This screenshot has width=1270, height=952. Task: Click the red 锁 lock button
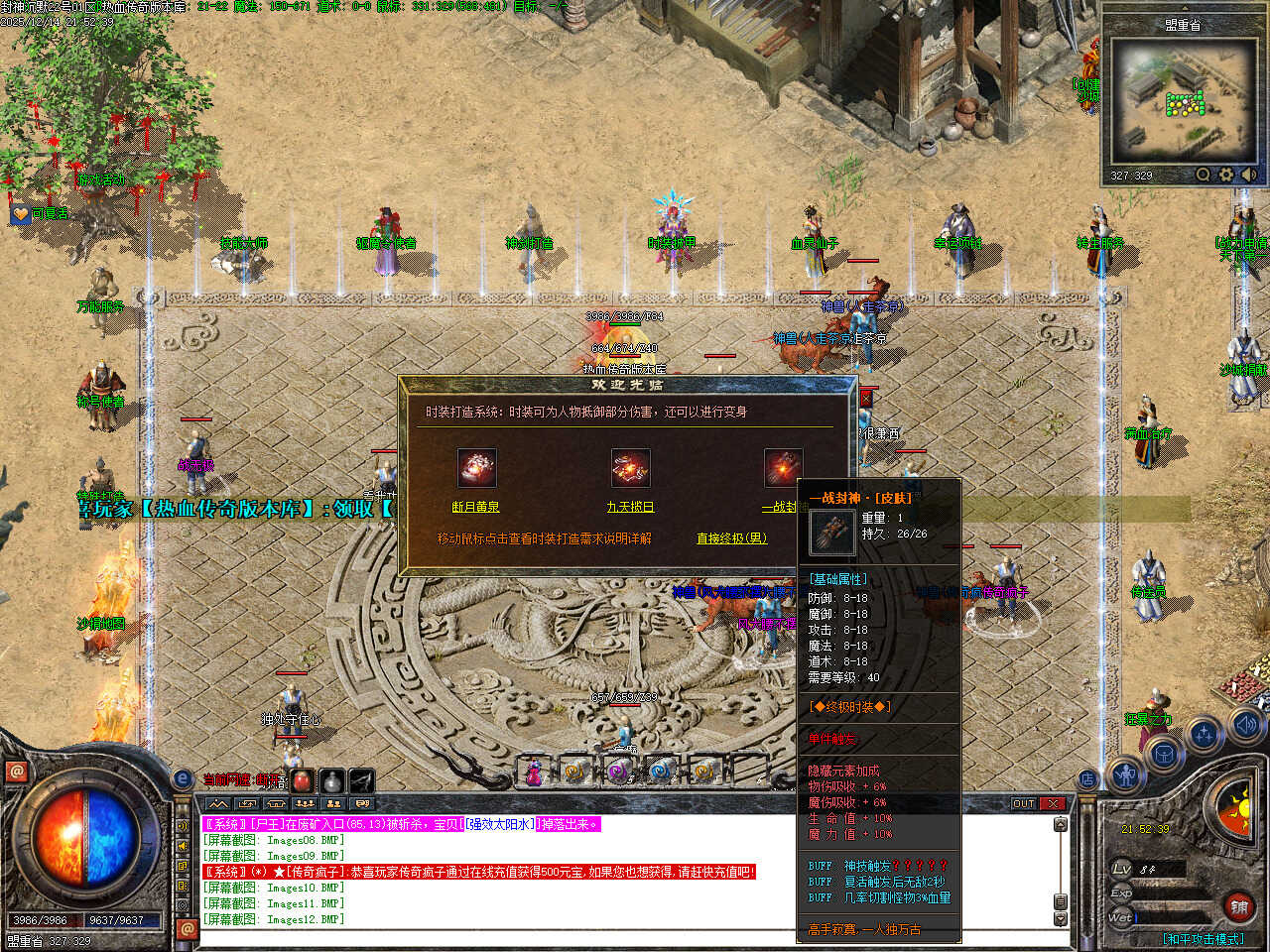click(1239, 906)
